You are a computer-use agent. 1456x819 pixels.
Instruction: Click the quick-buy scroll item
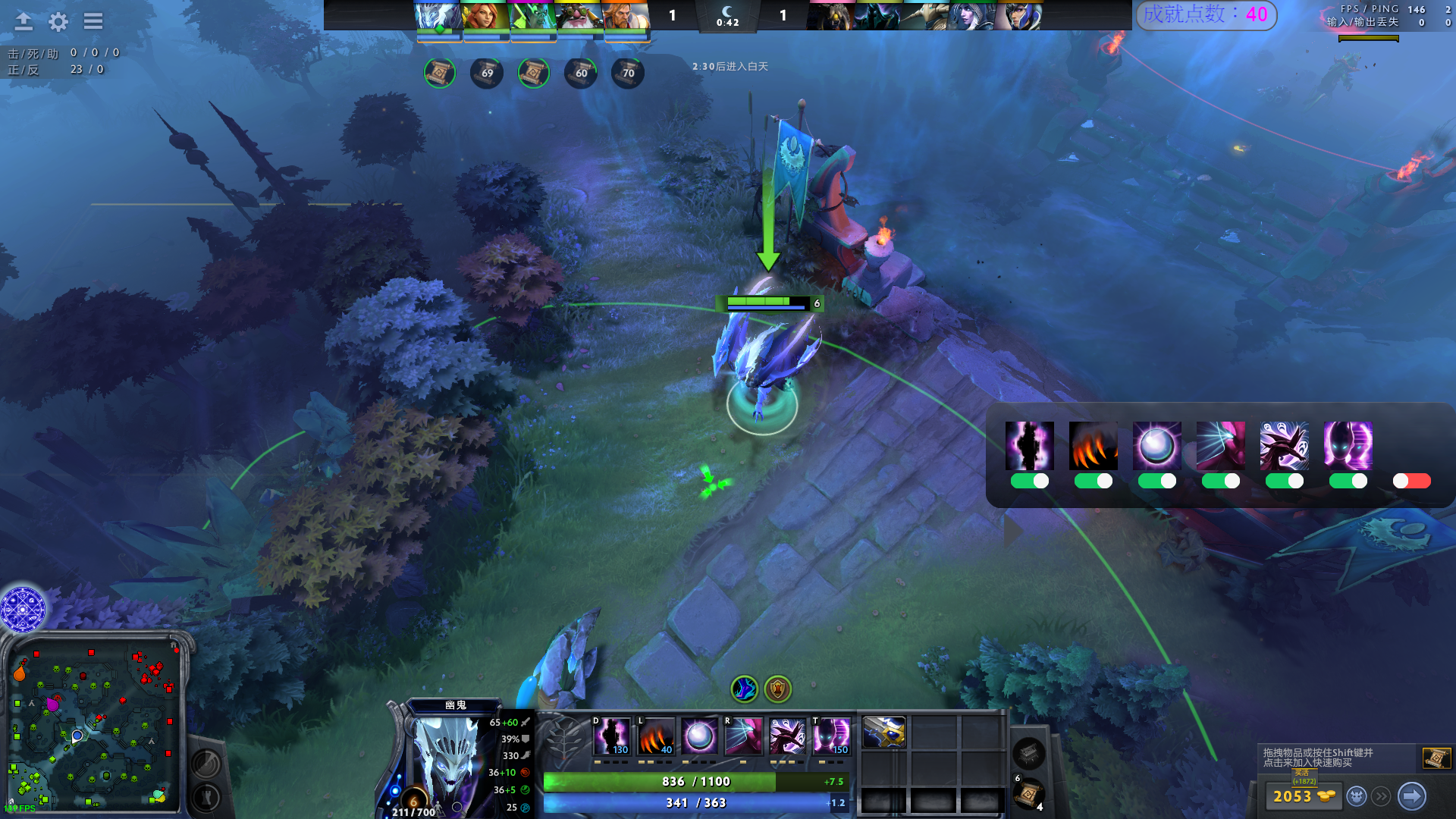tap(1436, 758)
